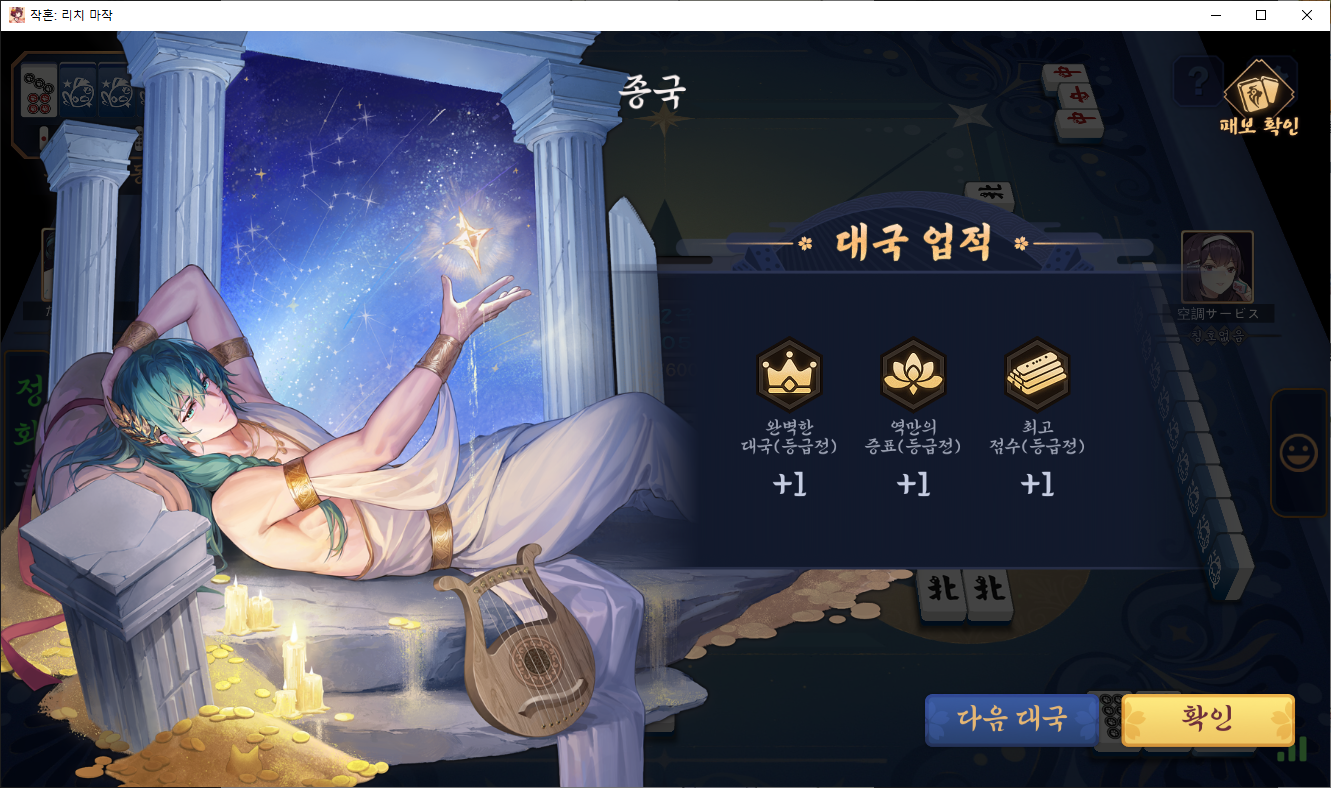The height and width of the screenshot is (788, 1331).
Task: Open the smiley emote panel
Action: [1299, 453]
